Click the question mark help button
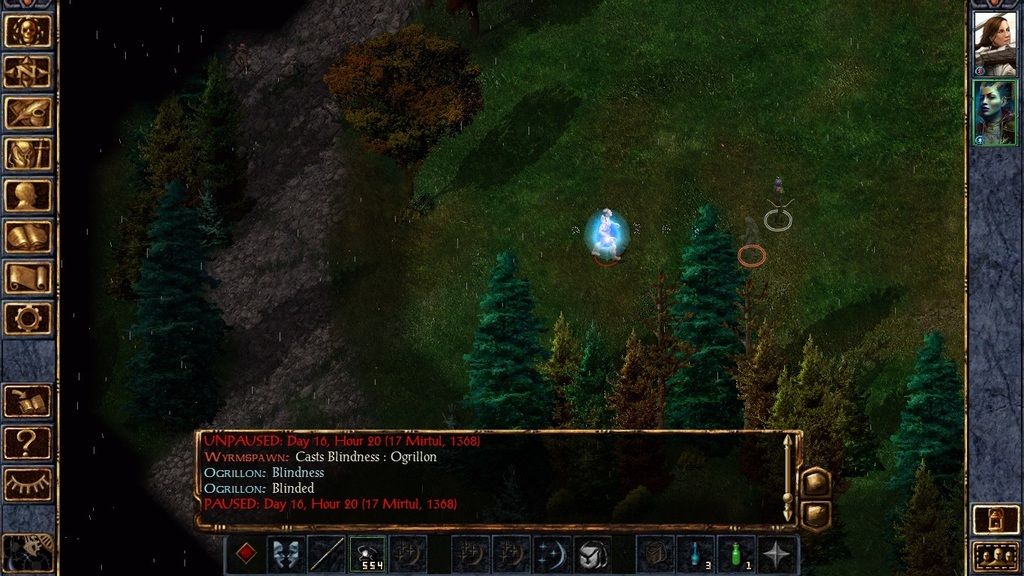Image resolution: width=1024 pixels, height=576 pixels. click(28, 441)
